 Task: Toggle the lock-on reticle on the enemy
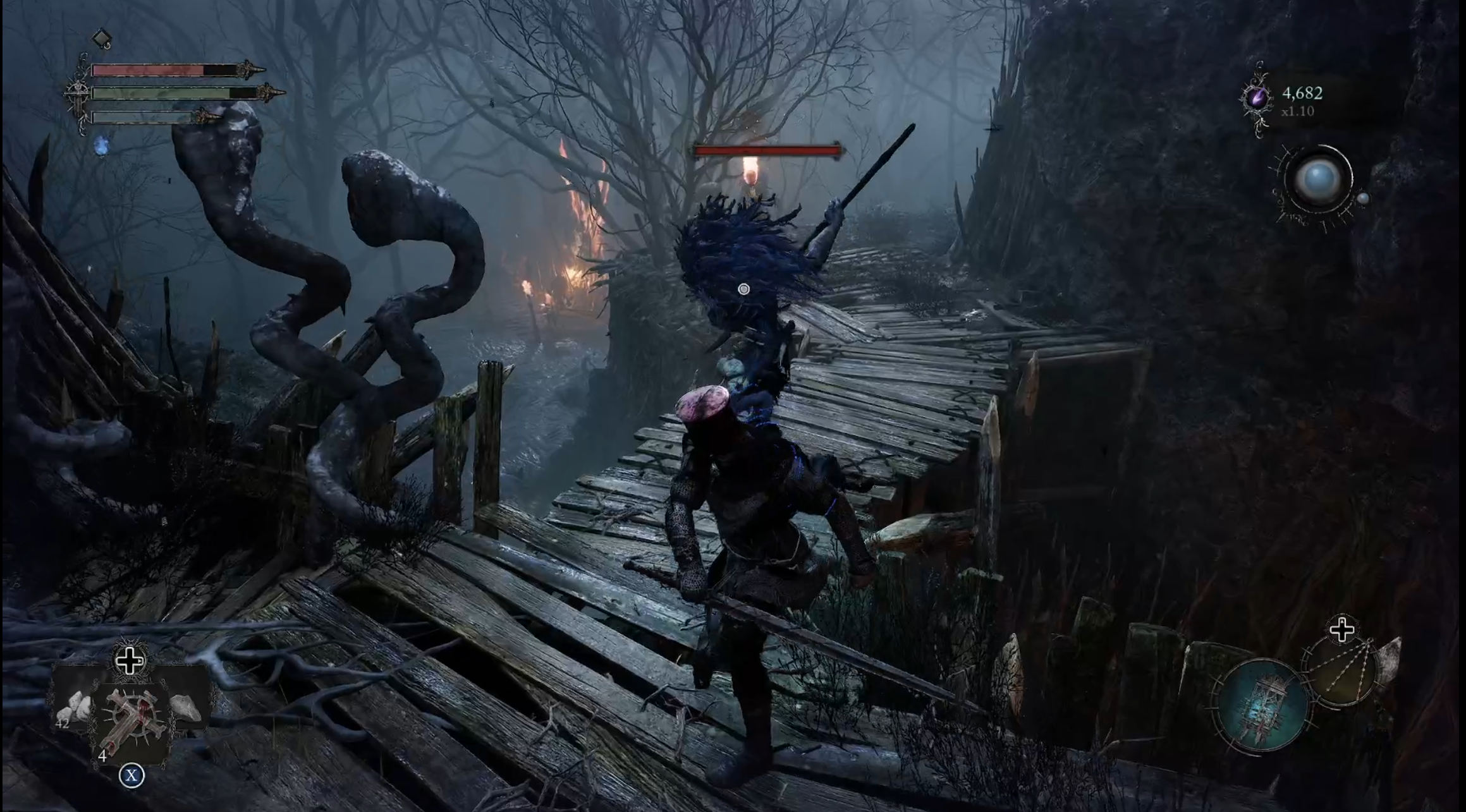[744, 288]
